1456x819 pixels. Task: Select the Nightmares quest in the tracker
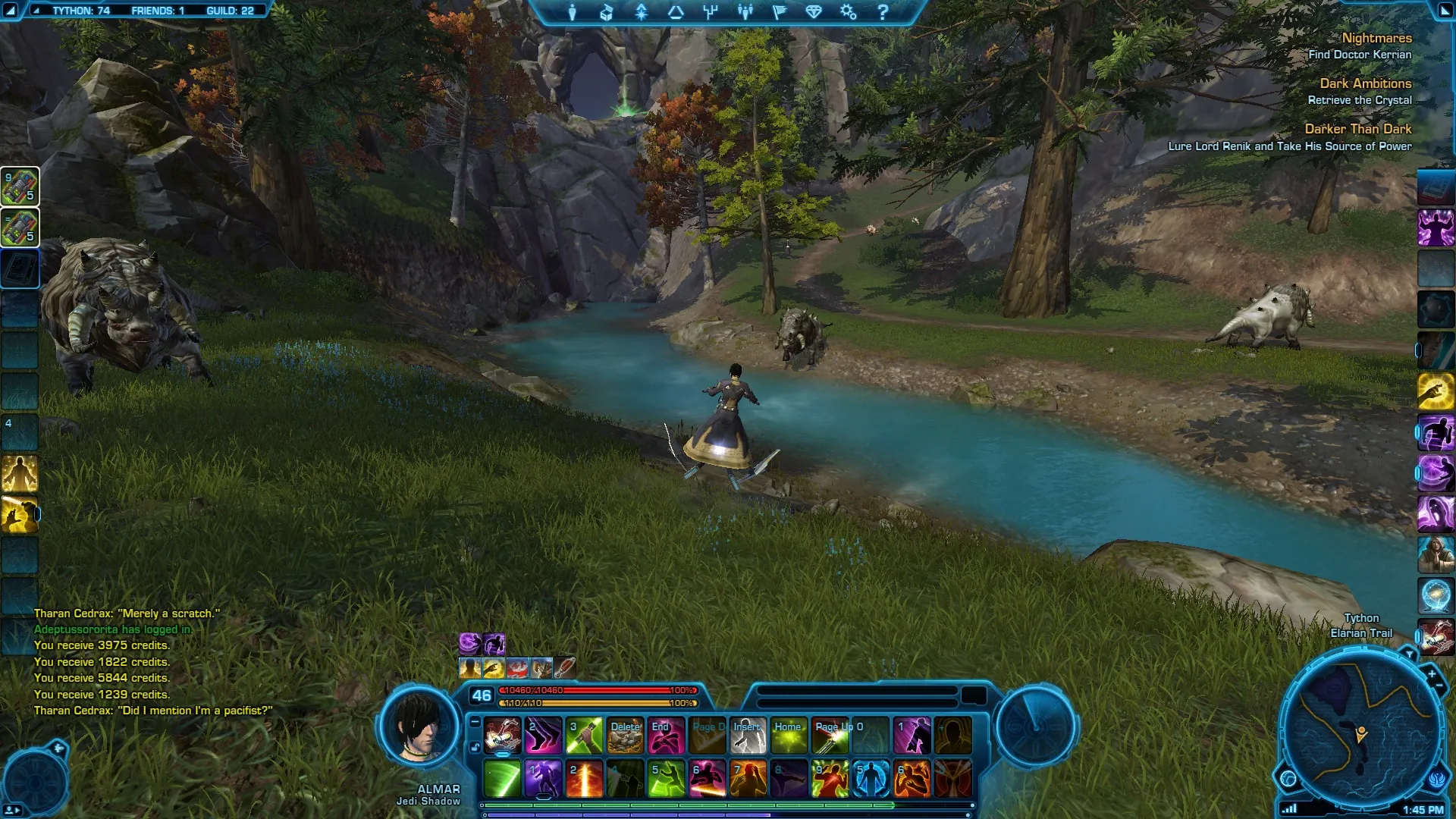1376,38
